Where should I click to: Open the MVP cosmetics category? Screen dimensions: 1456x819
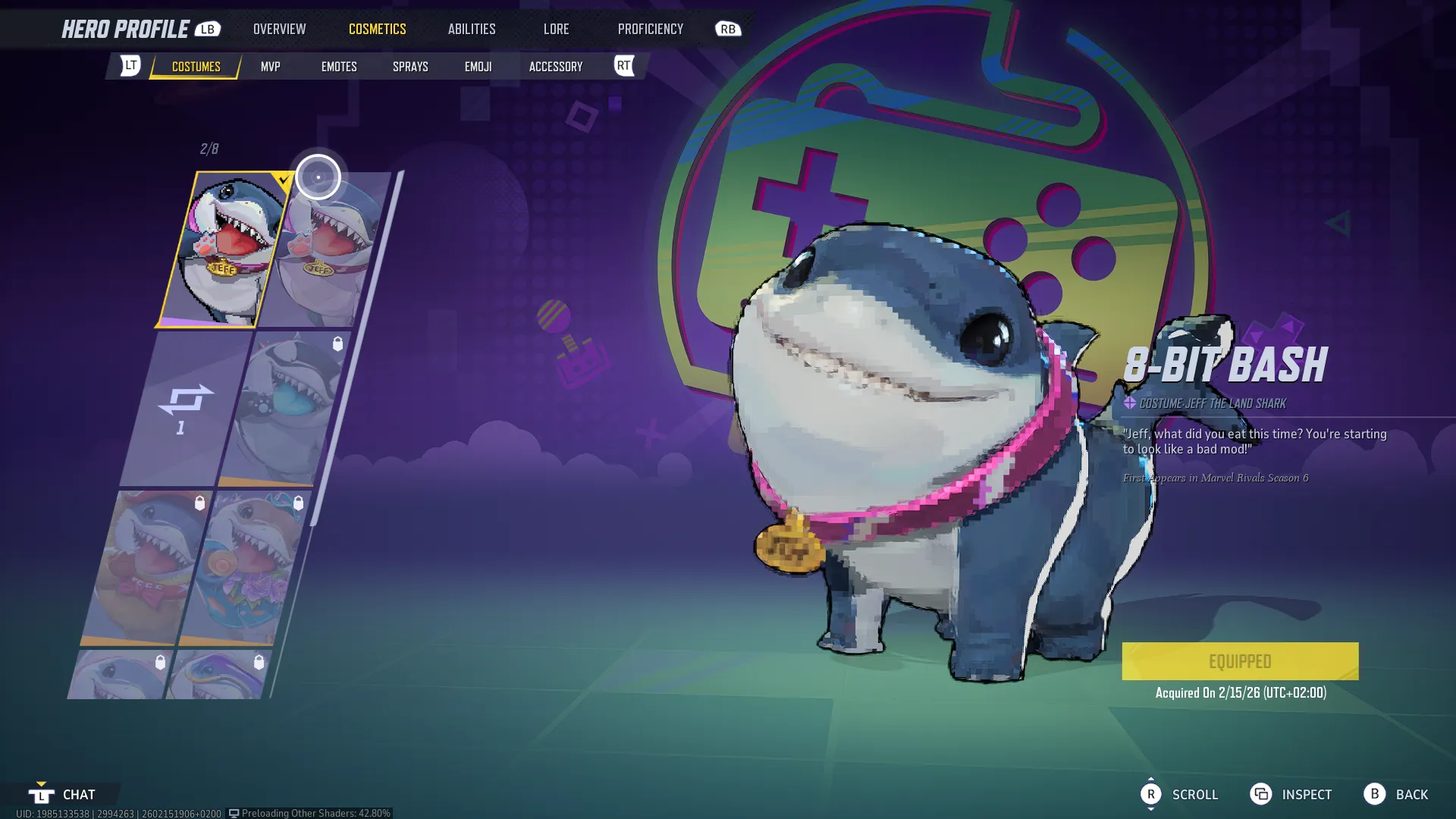pos(270,67)
